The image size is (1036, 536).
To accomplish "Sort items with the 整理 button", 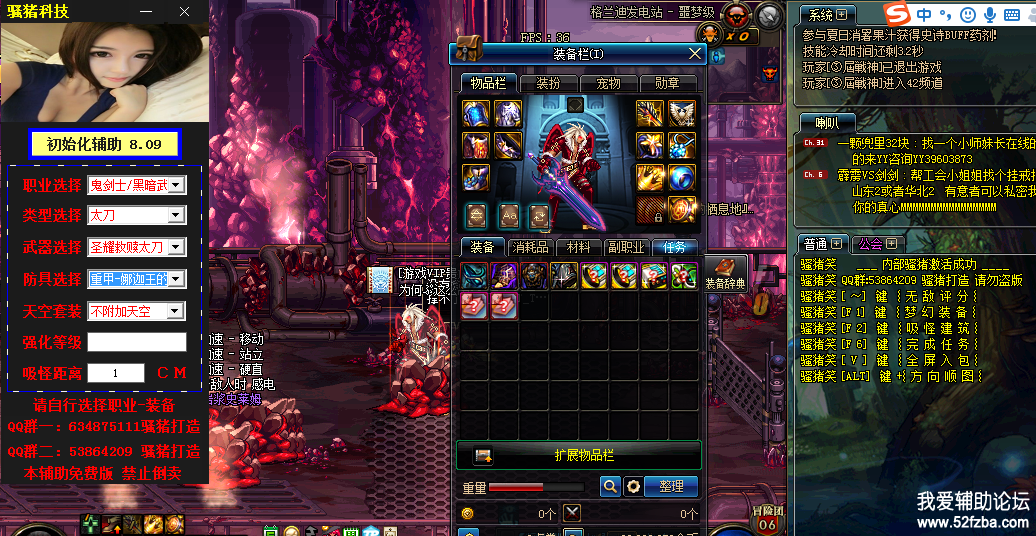I will click(671, 486).
